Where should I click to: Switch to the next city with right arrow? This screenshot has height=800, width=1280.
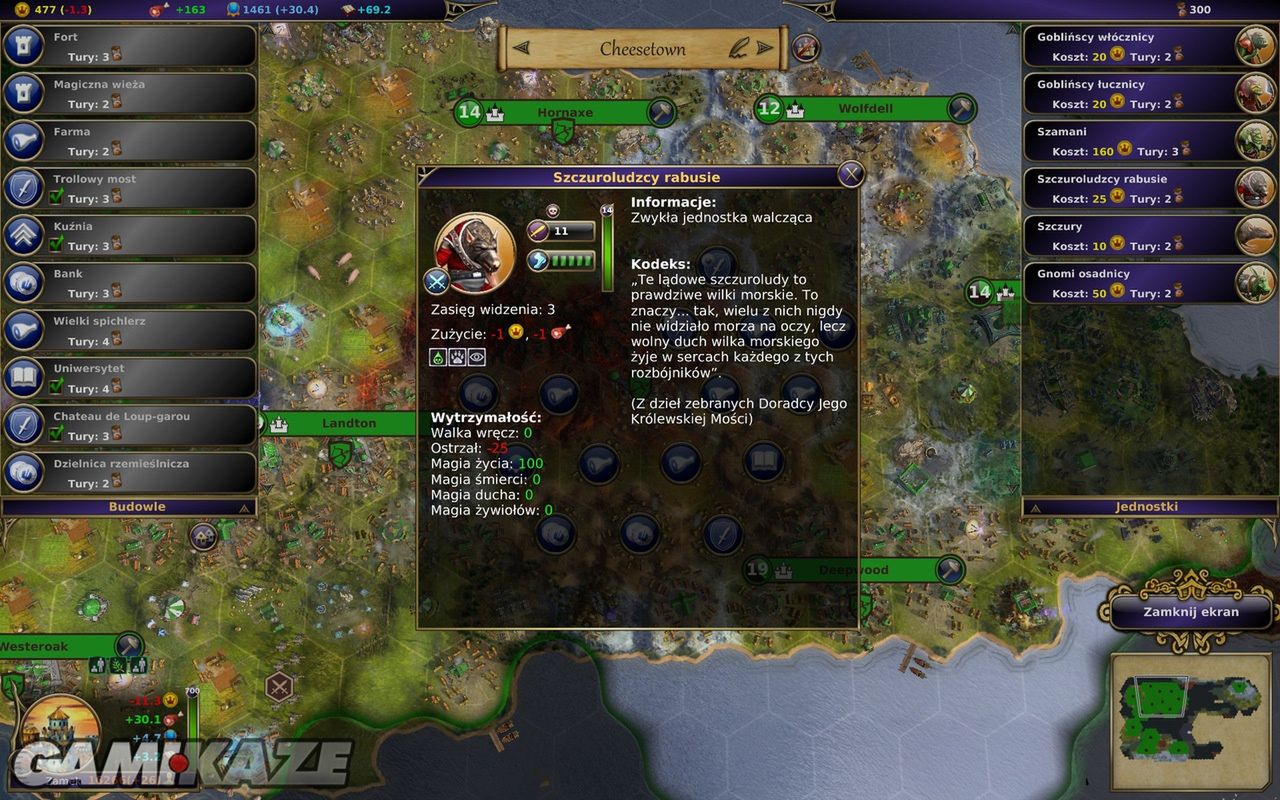click(x=765, y=48)
